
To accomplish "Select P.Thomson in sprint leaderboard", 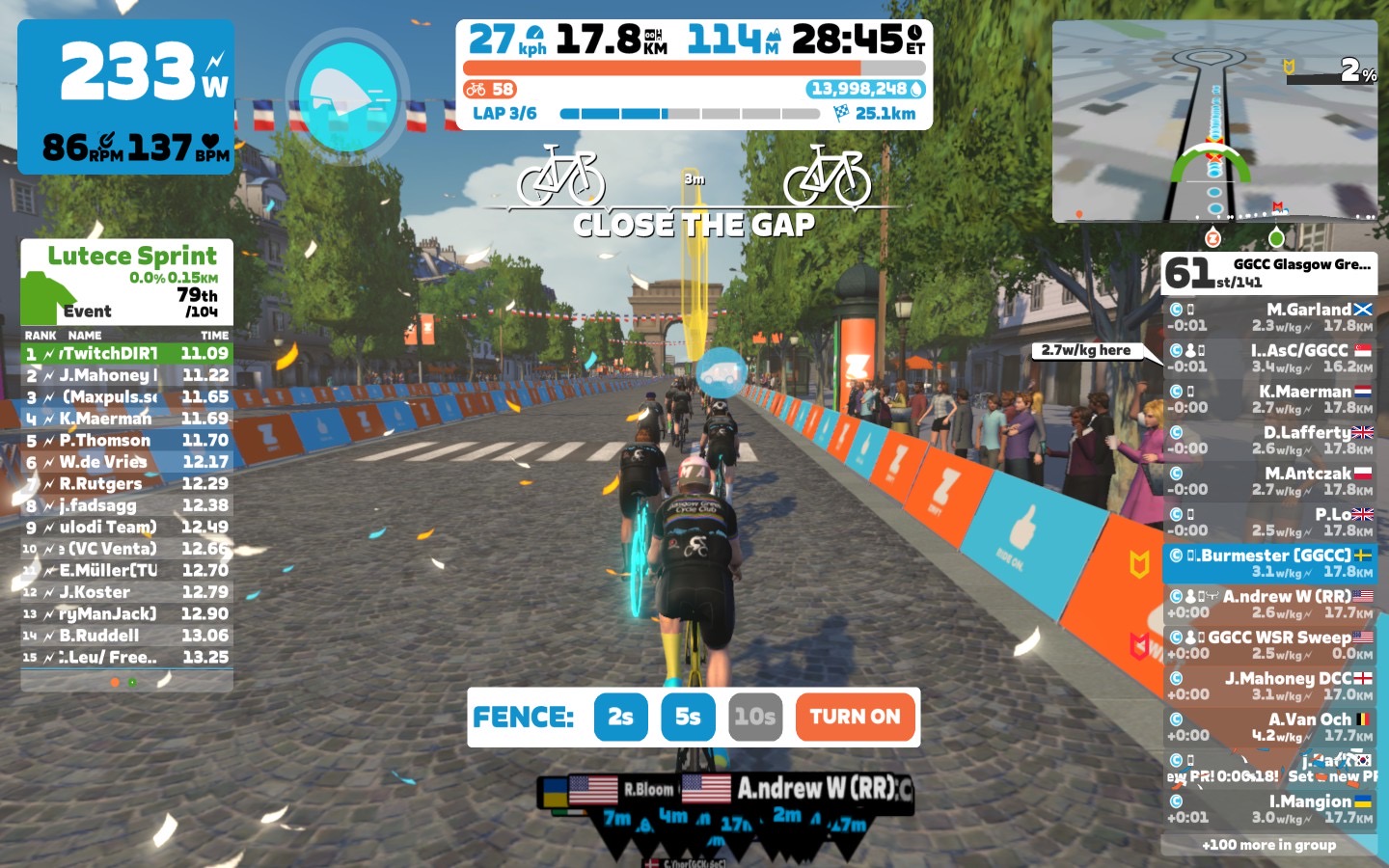I will coord(127,440).
